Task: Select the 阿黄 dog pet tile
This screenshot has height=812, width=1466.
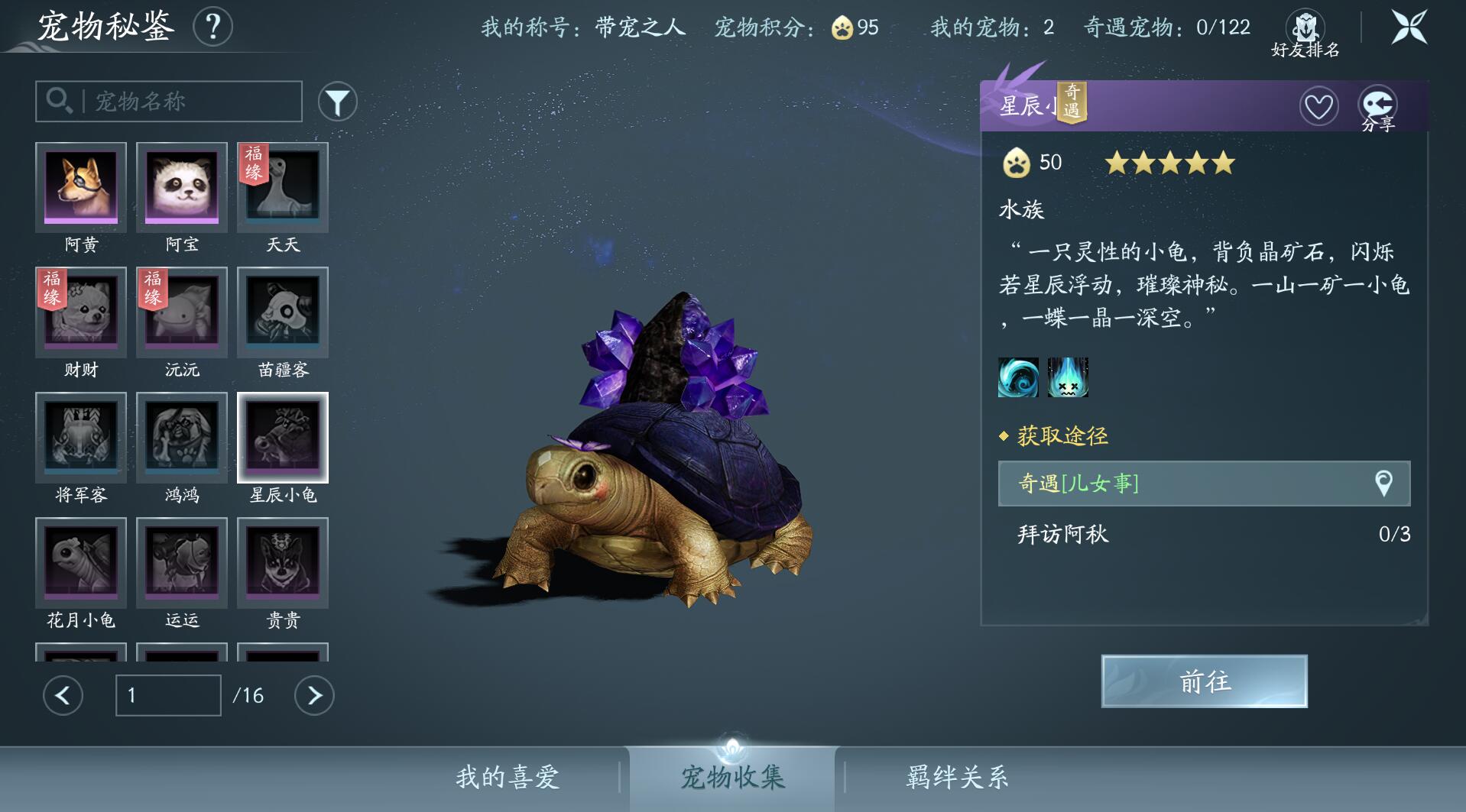Action: tap(81, 188)
